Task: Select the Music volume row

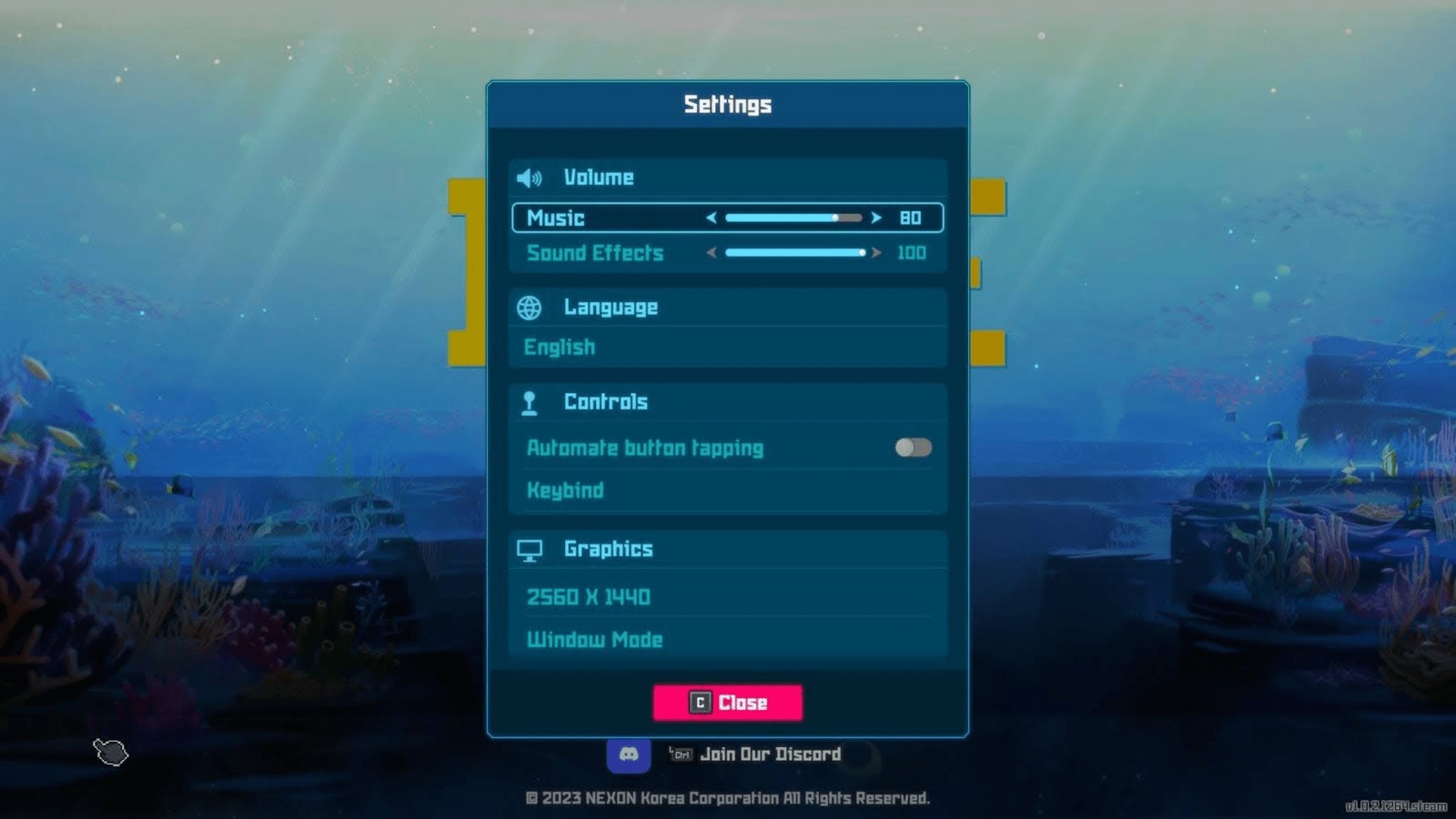Action: [556, 218]
